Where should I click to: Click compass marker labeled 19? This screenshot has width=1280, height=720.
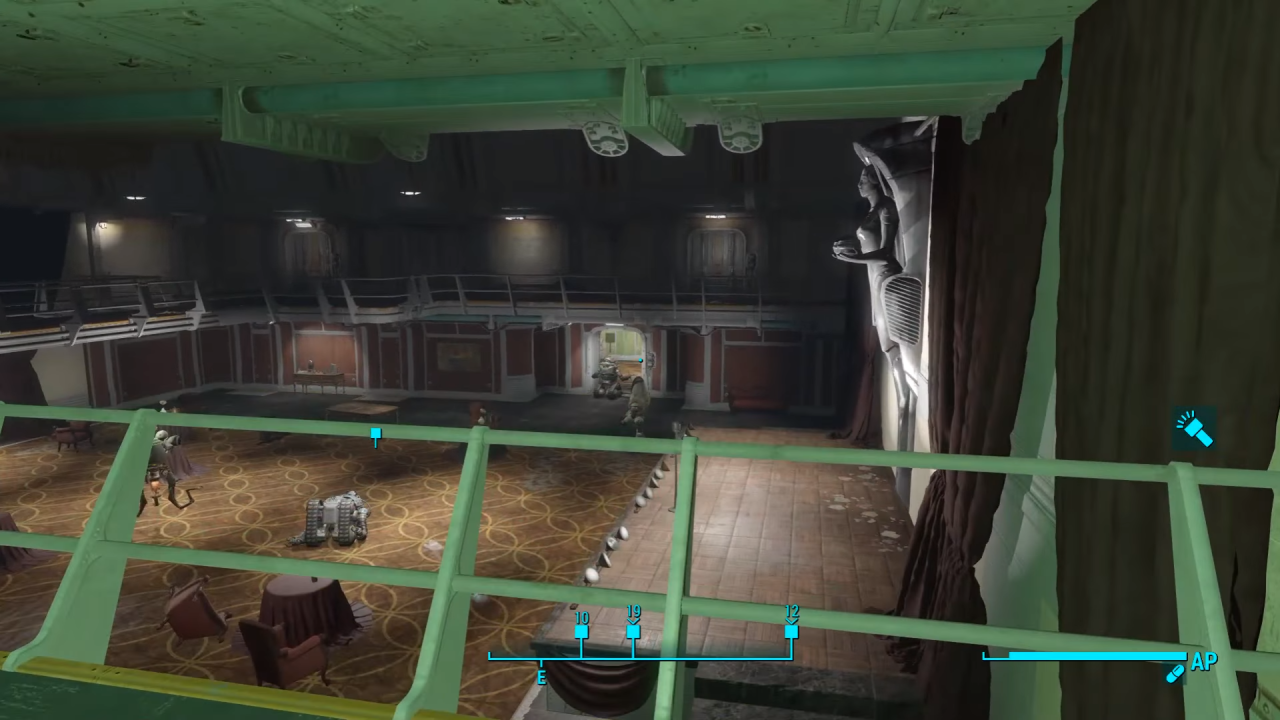click(x=633, y=631)
